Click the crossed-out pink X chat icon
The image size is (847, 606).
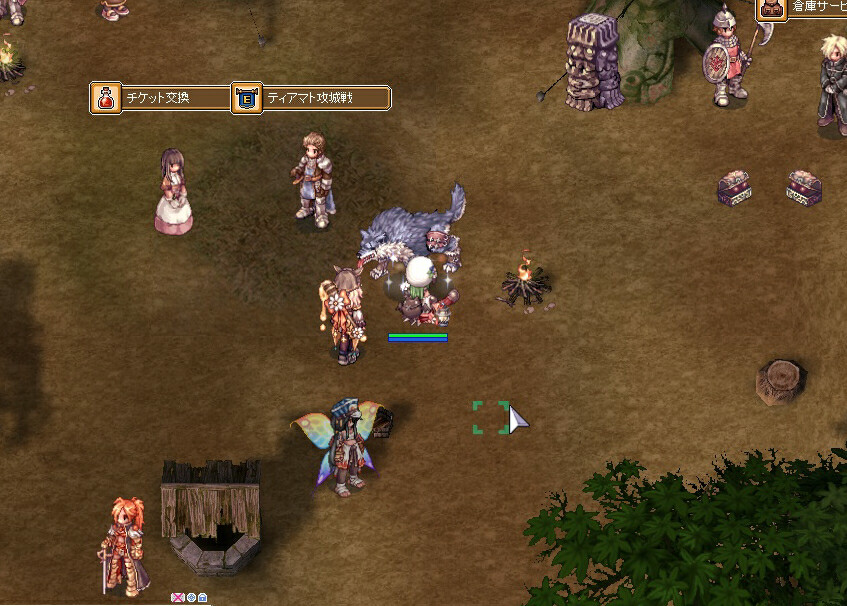[178, 598]
